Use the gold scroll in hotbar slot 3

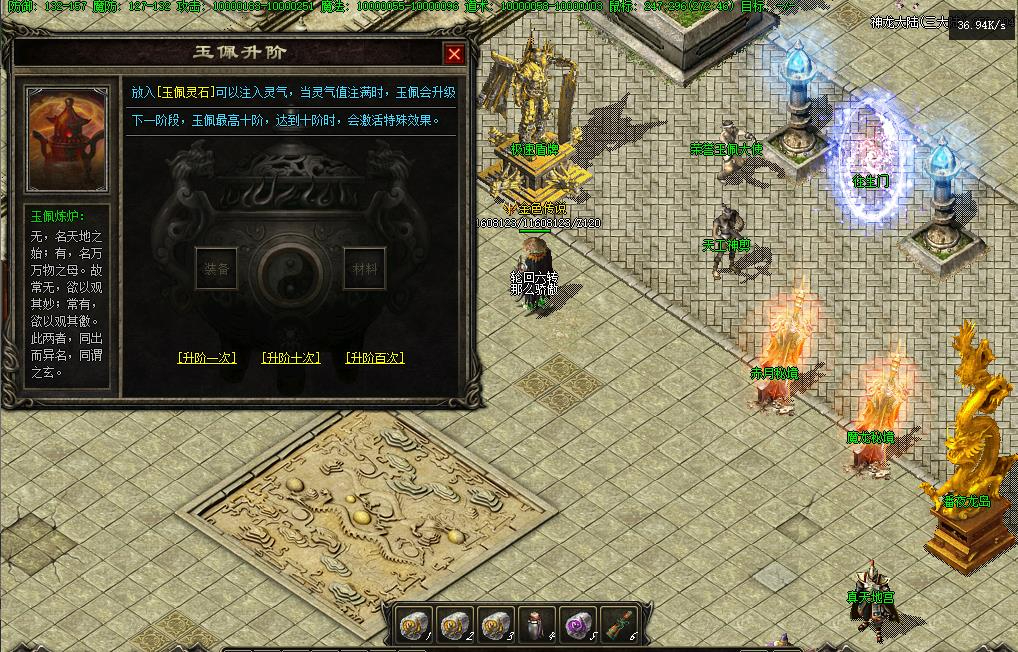[x=495, y=624]
